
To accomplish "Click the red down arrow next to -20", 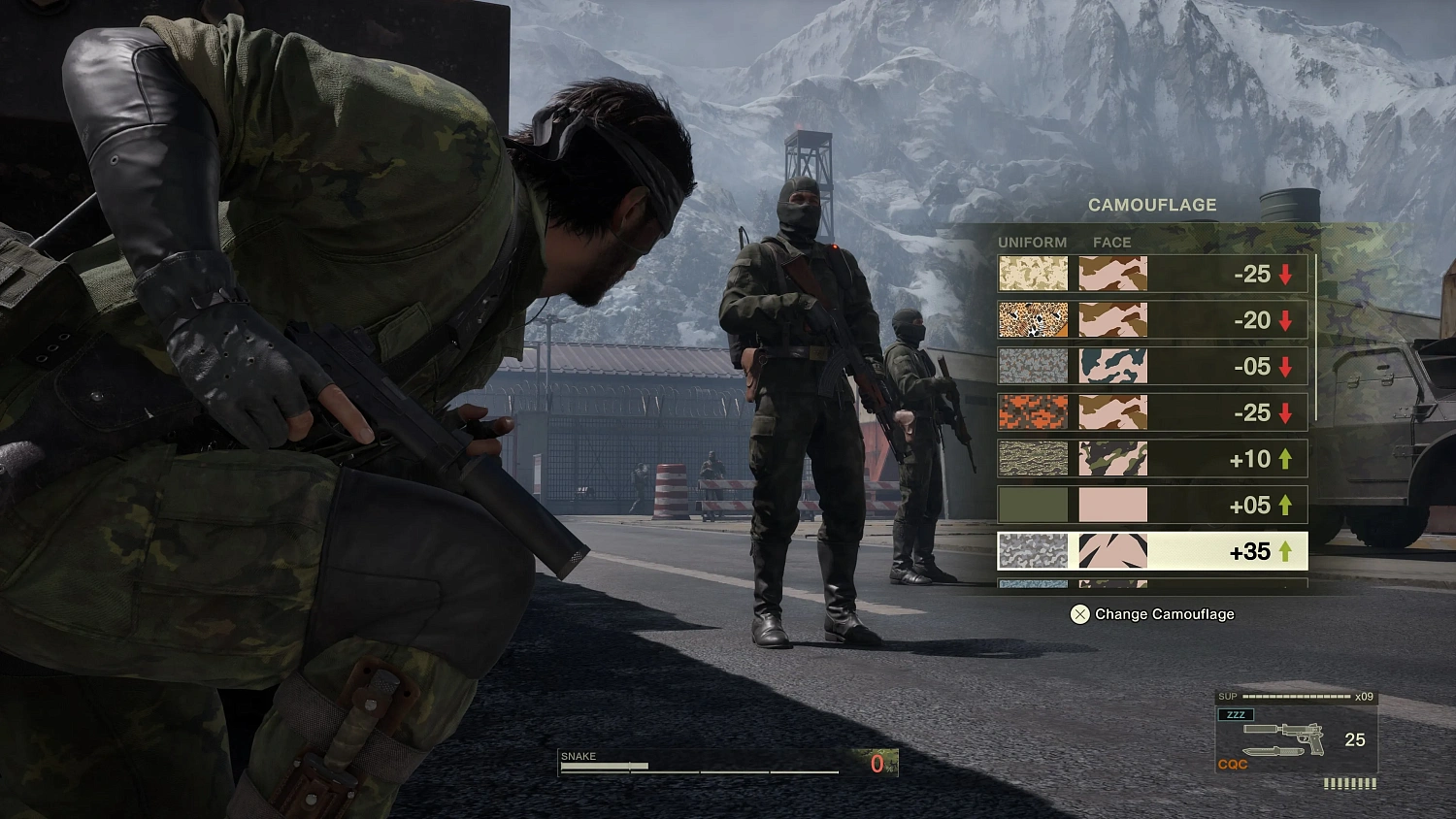I will tap(1286, 320).
